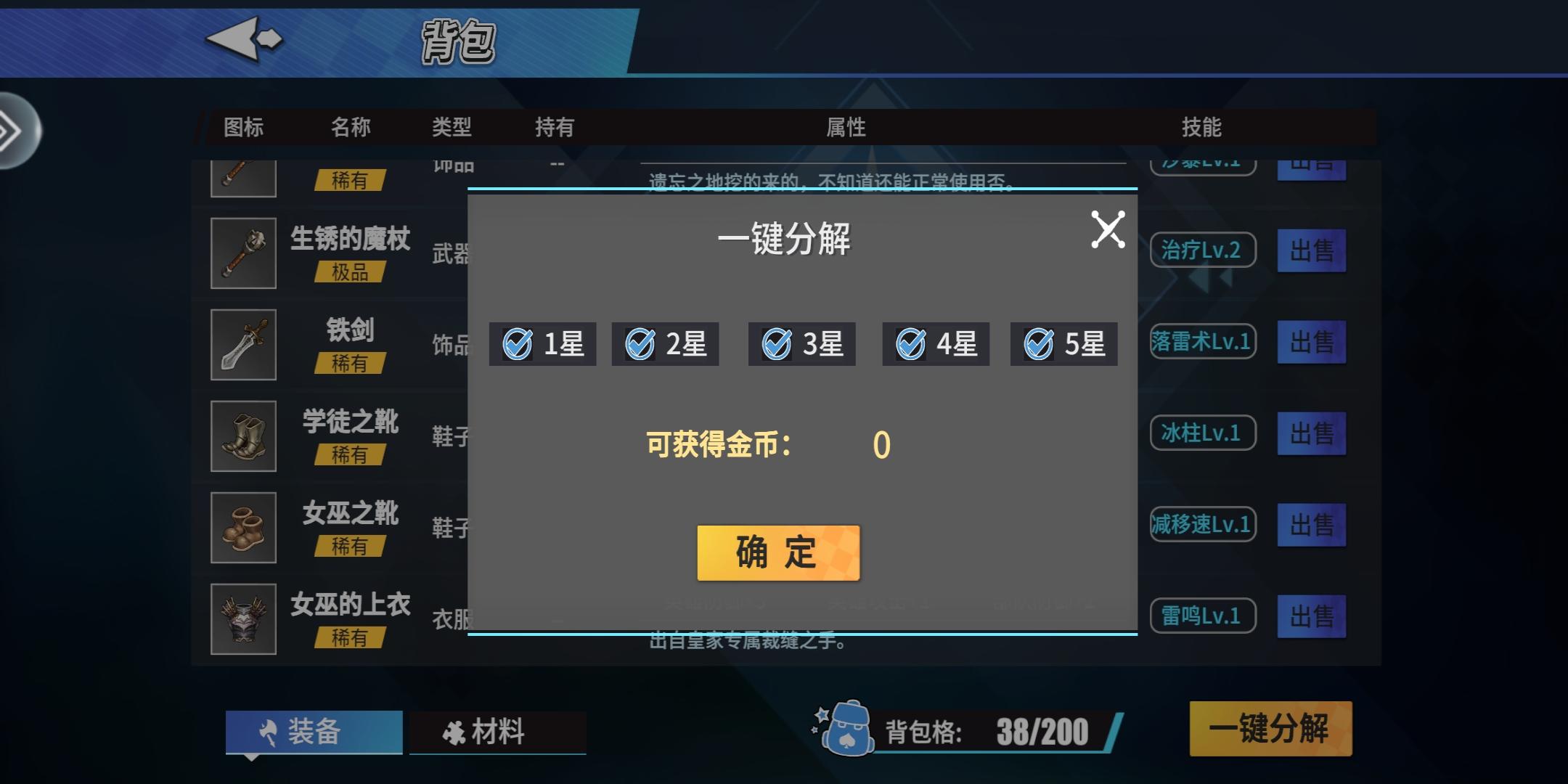
Task: Click the 出售 button beside 治疗Lv.2
Action: pyautogui.click(x=1312, y=250)
